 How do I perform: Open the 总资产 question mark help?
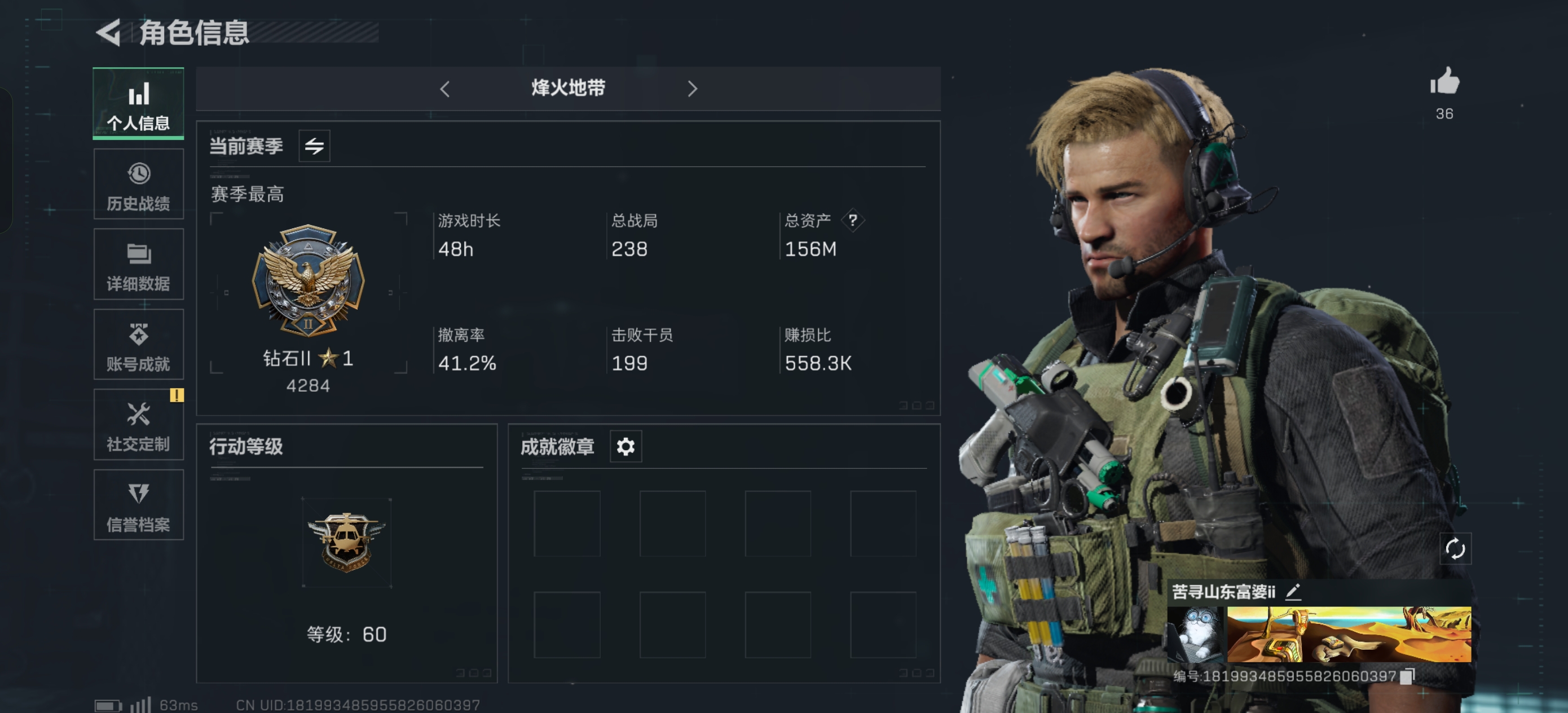pos(853,221)
